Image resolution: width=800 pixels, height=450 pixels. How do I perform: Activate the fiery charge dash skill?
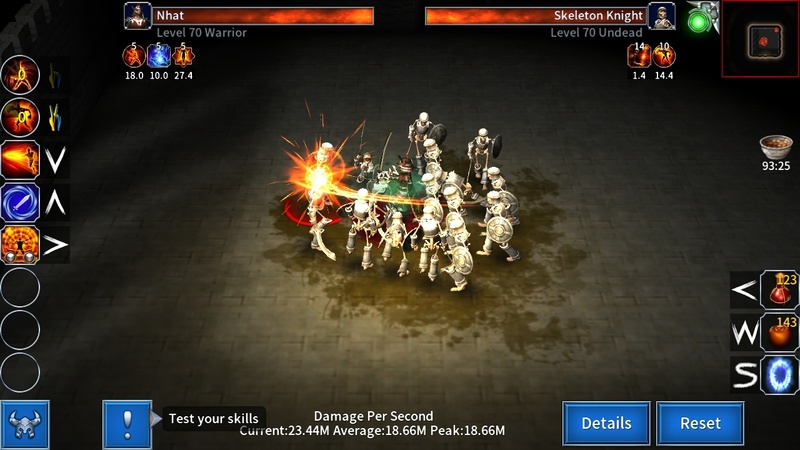(20, 160)
